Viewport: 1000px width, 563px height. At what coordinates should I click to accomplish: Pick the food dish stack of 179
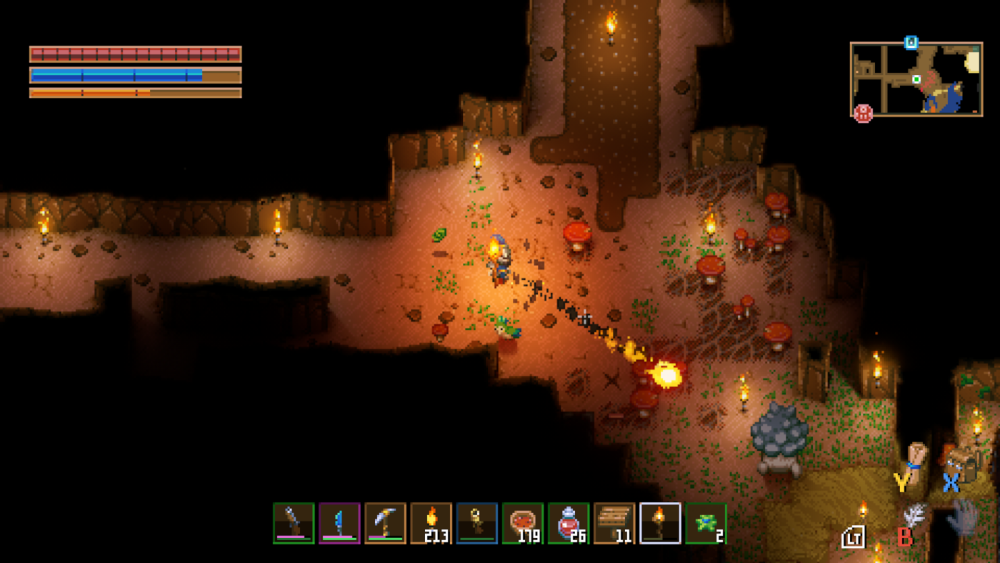pyautogui.click(x=523, y=523)
